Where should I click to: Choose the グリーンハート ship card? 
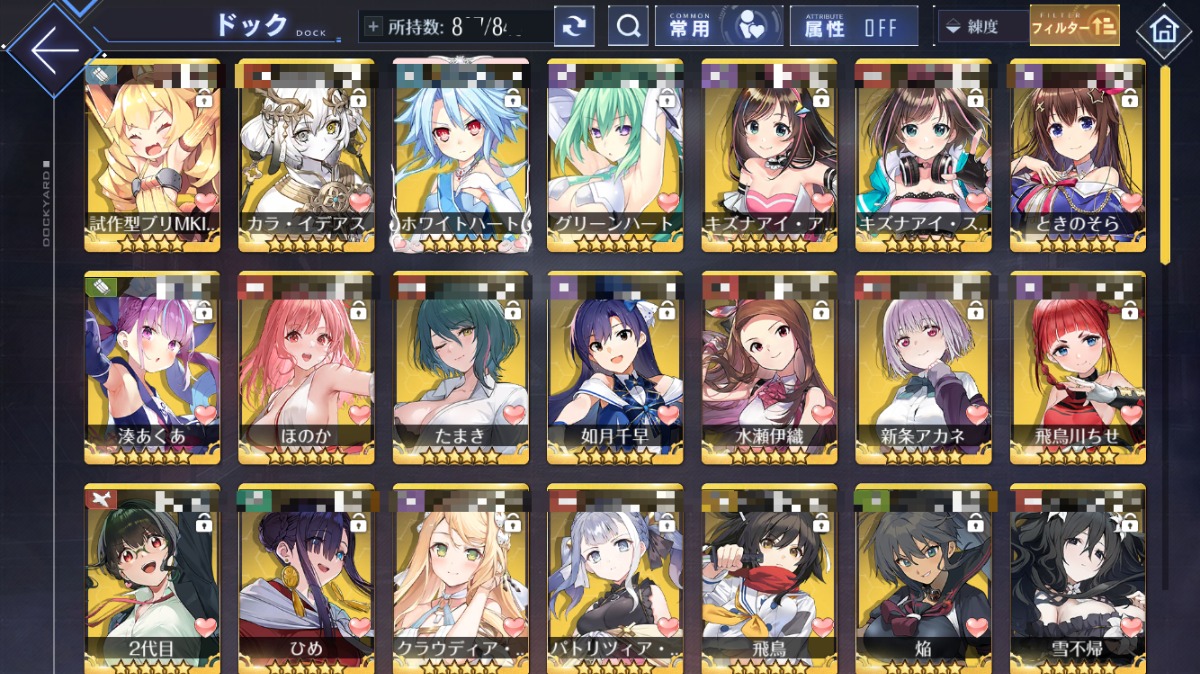click(614, 155)
